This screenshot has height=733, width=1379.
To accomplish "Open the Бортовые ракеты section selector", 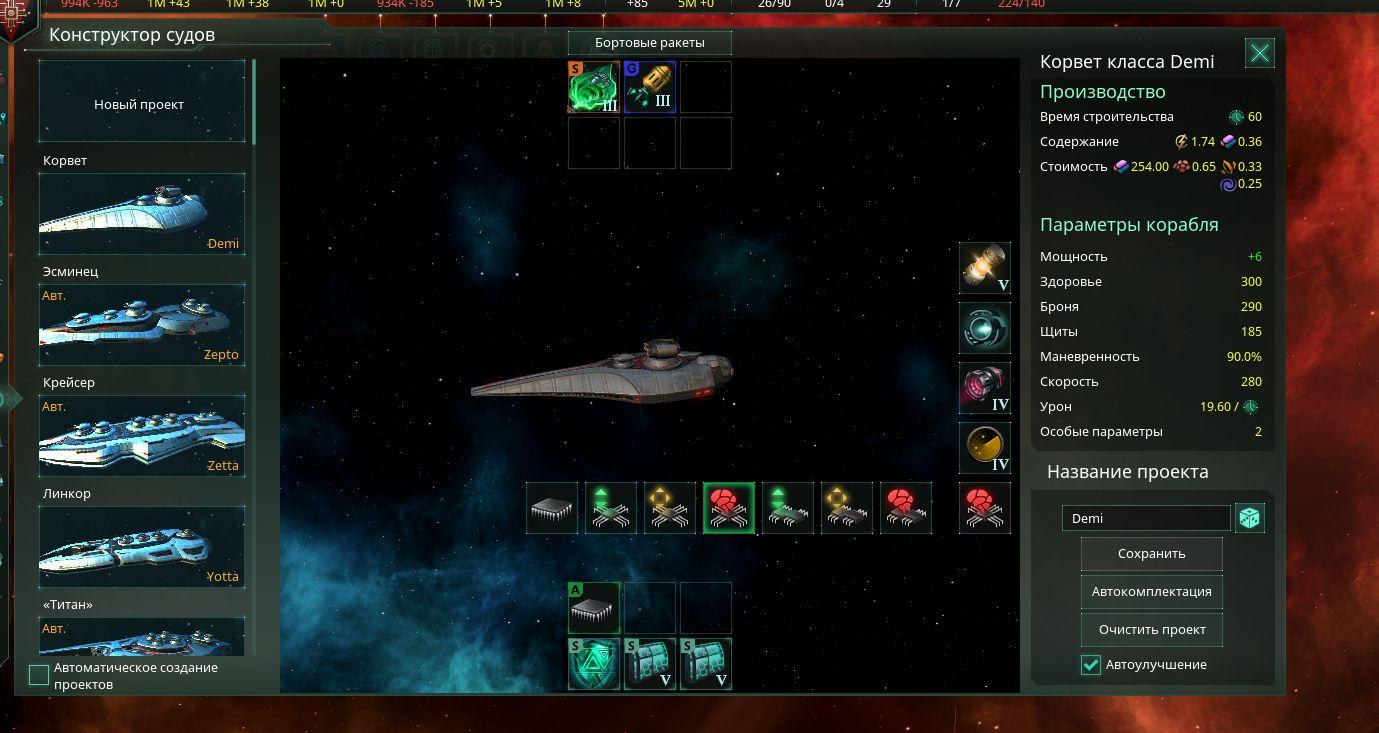I will tap(649, 43).
